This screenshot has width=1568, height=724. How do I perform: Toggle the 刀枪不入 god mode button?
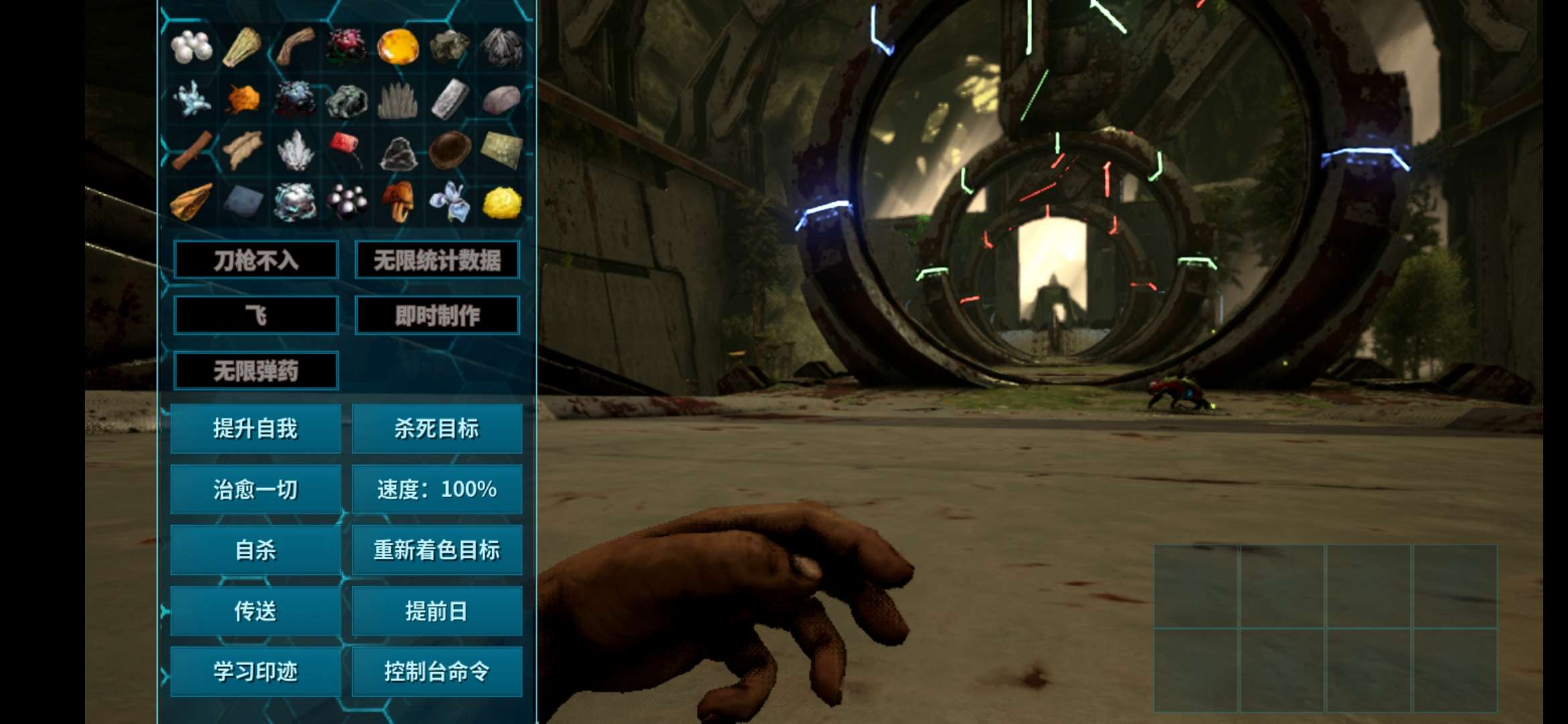click(x=255, y=259)
